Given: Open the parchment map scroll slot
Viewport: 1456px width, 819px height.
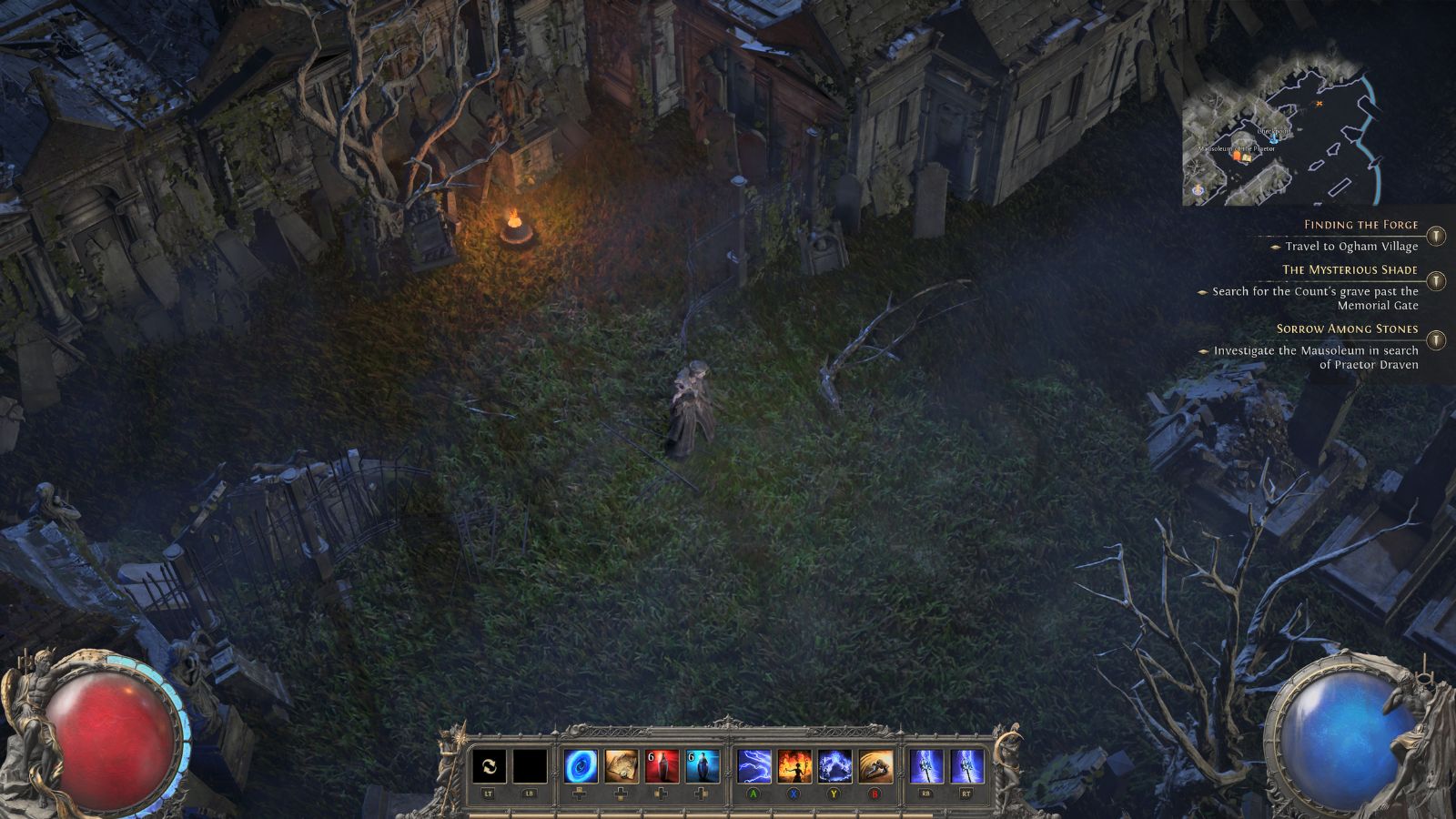Looking at the screenshot, I should point(622,767).
